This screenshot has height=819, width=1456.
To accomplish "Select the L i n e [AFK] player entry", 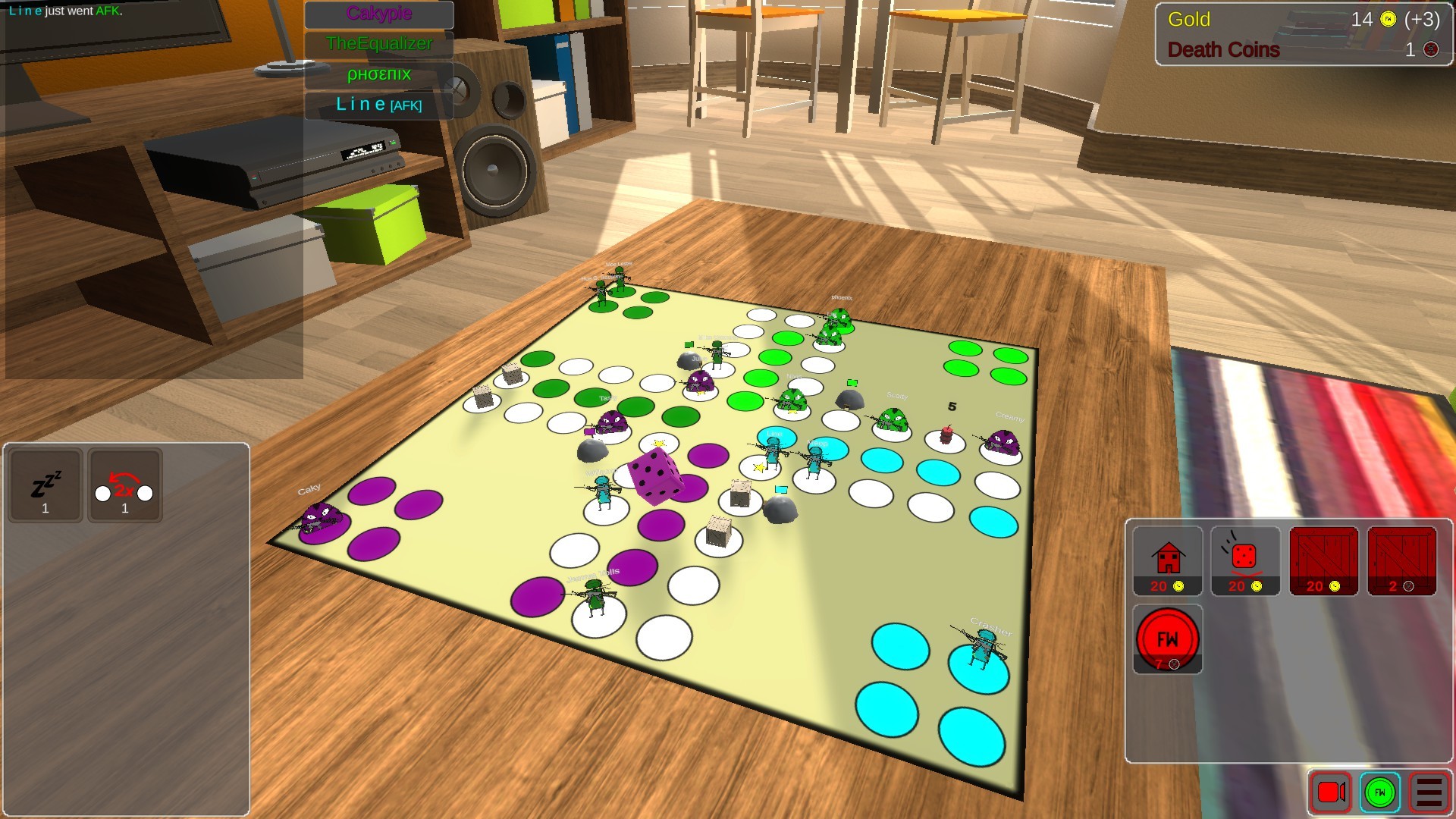I will coord(378,105).
